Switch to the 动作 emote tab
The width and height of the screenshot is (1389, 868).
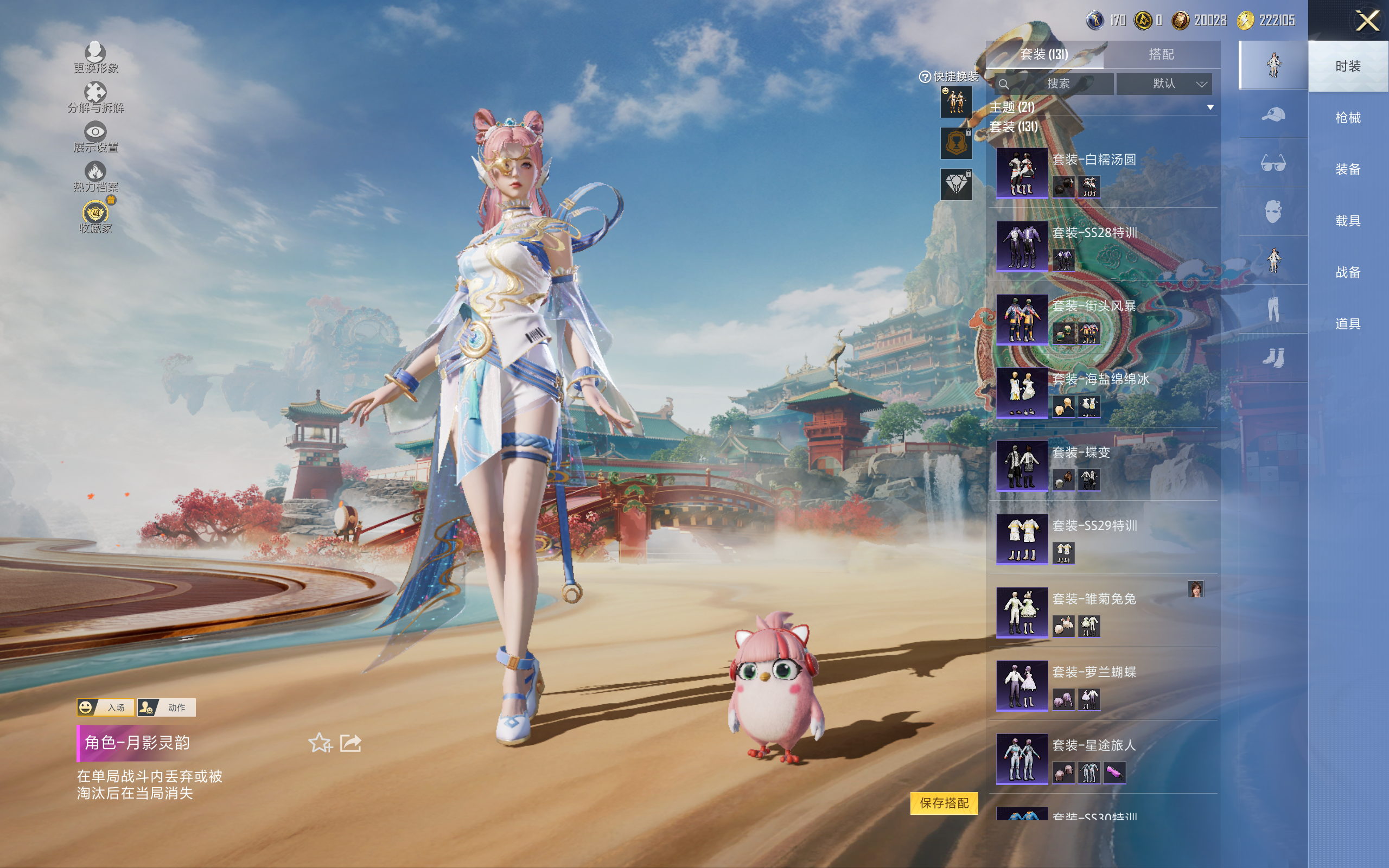[167, 707]
